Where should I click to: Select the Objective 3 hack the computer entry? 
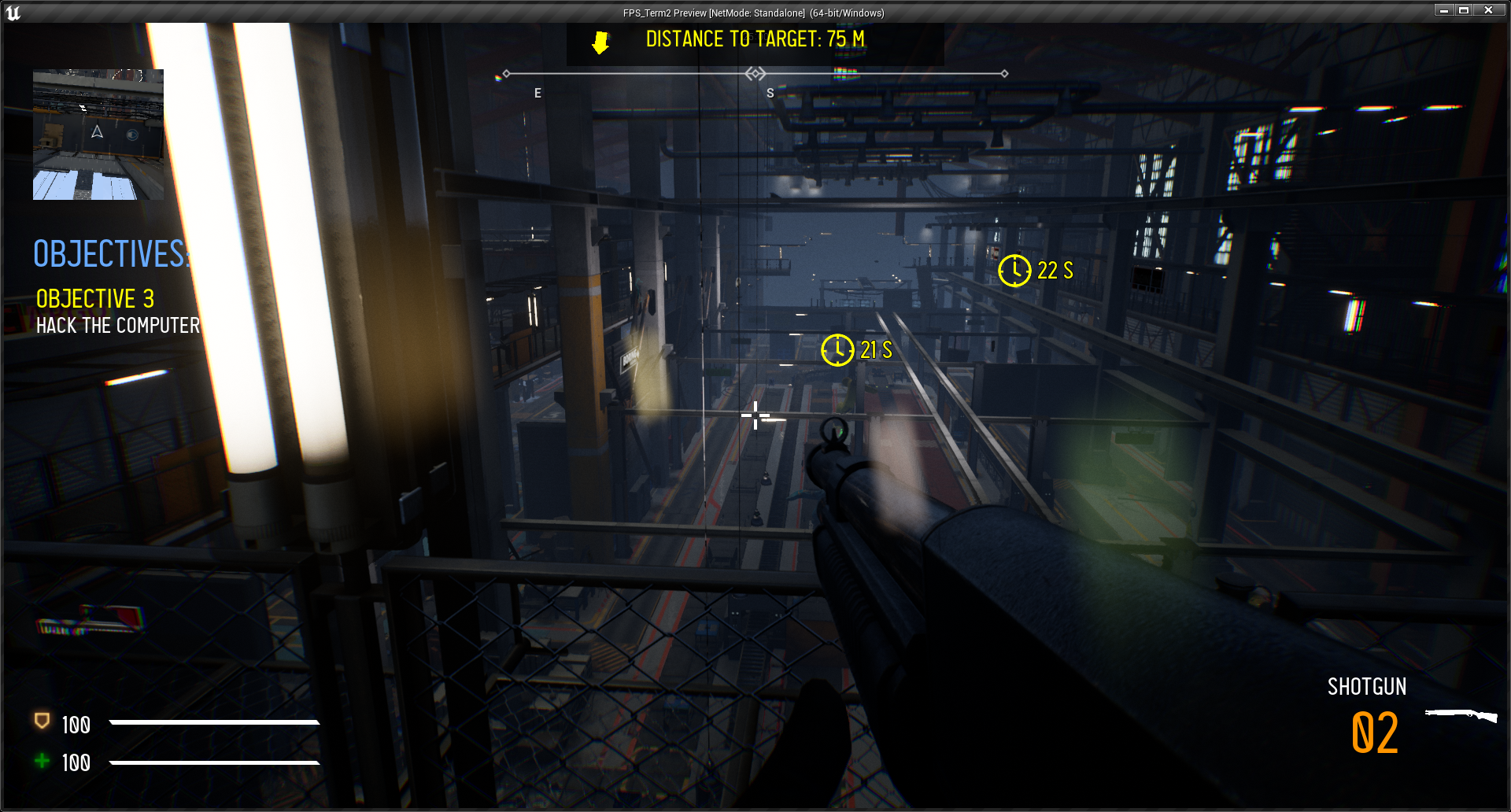tap(118, 312)
